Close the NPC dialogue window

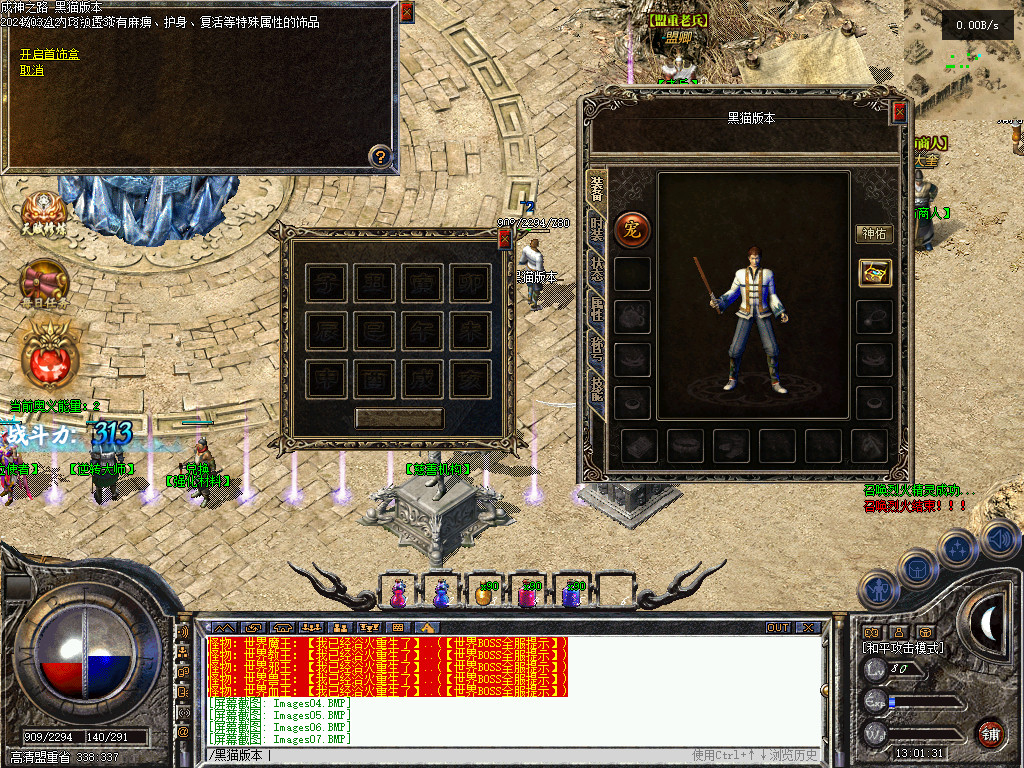[x=406, y=13]
